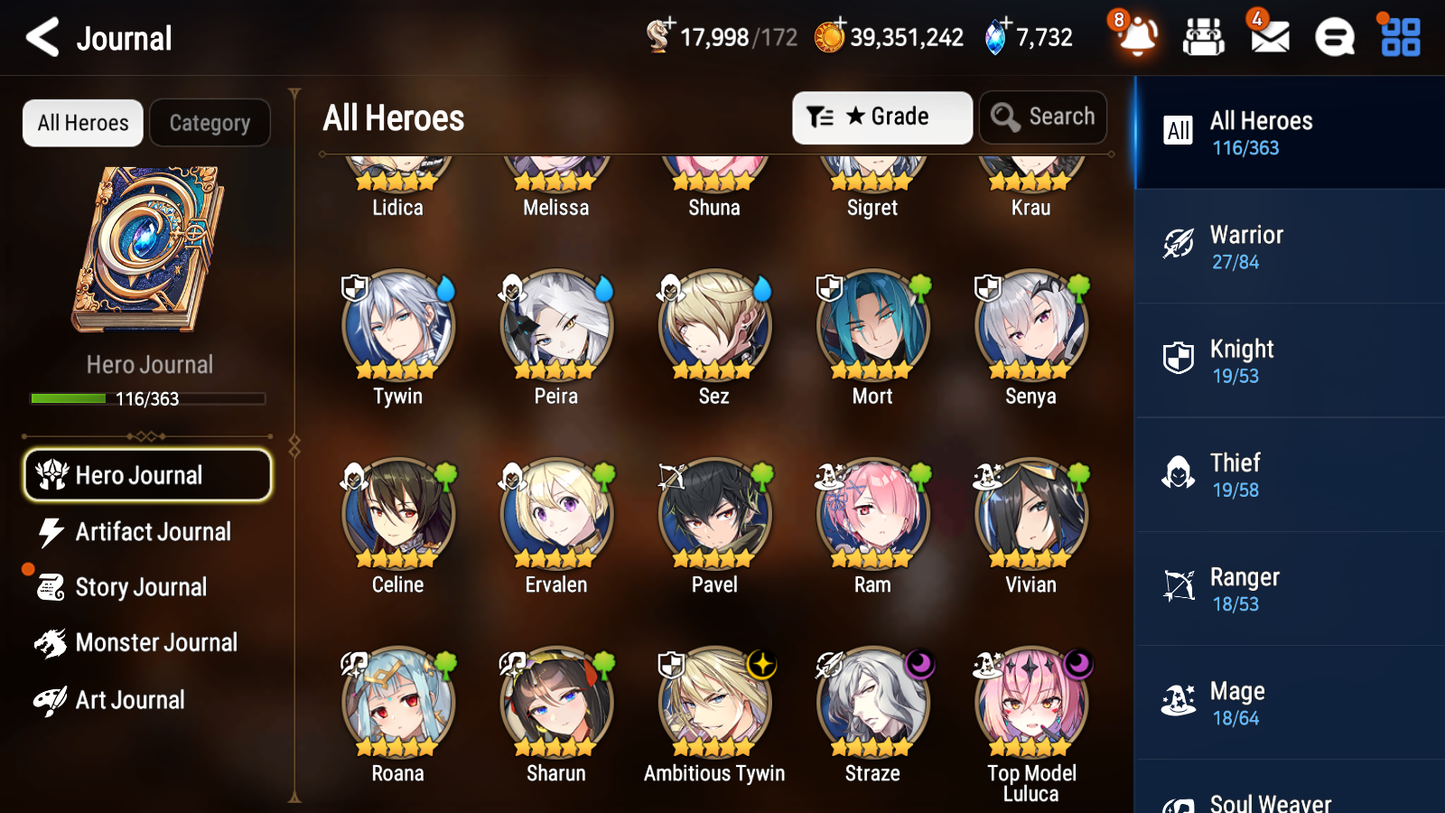Open the main menu grid icon
1445x813 pixels.
pos(1399,36)
